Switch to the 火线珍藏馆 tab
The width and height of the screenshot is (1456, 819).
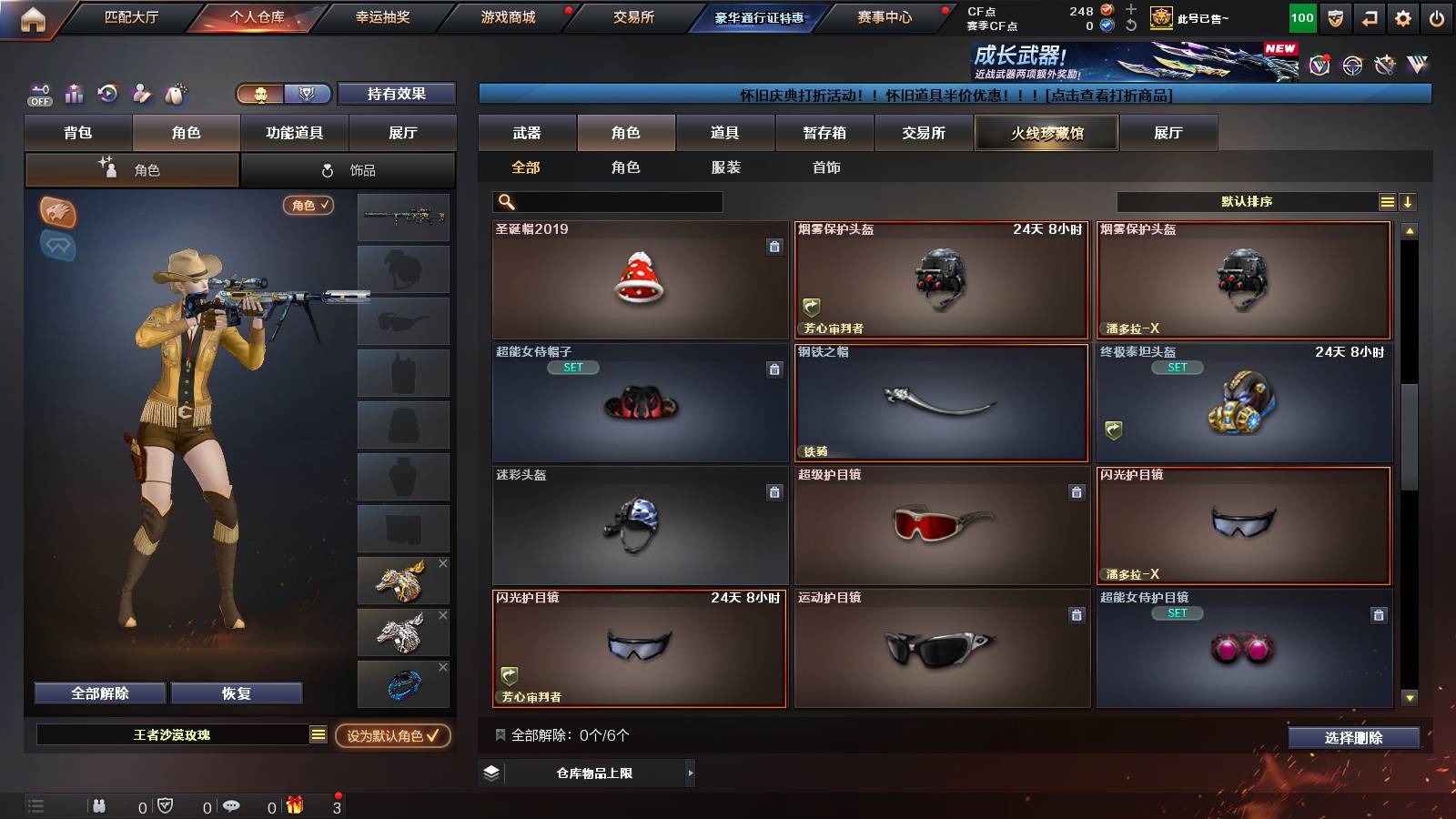pyautogui.click(x=1046, y=133)
